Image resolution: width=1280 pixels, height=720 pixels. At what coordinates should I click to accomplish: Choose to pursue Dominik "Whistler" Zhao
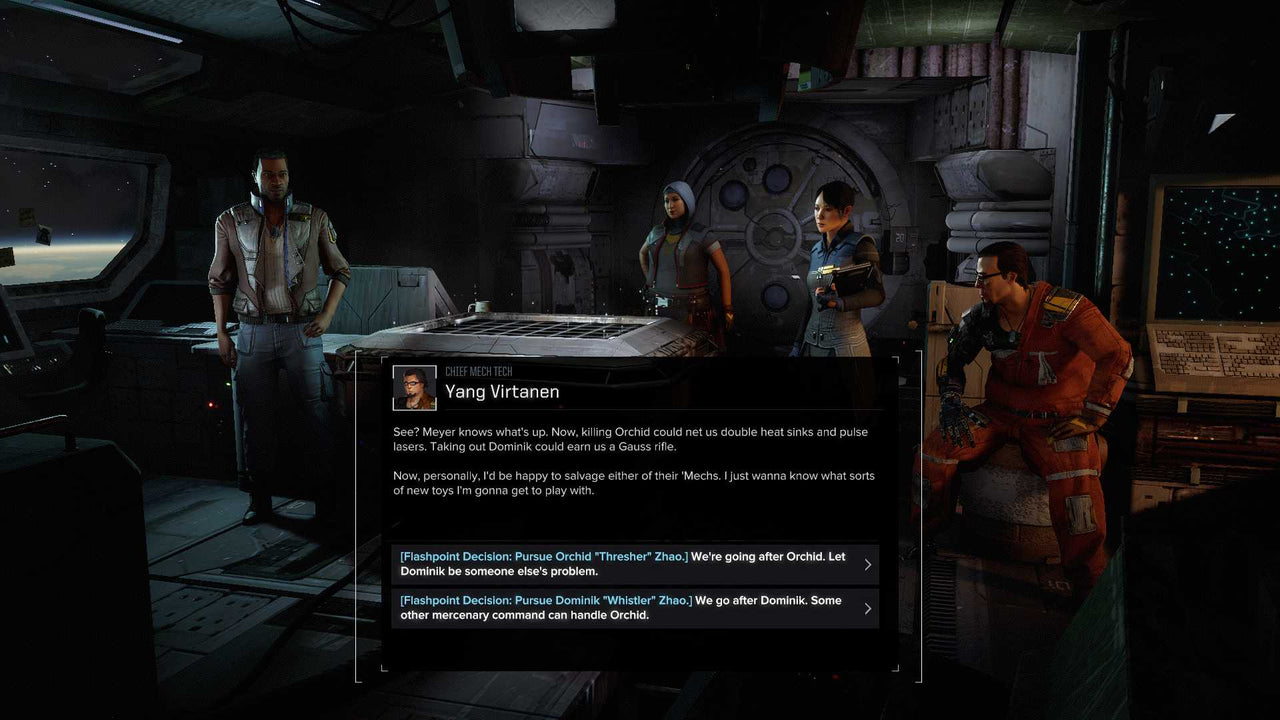[x=630, y=607]
